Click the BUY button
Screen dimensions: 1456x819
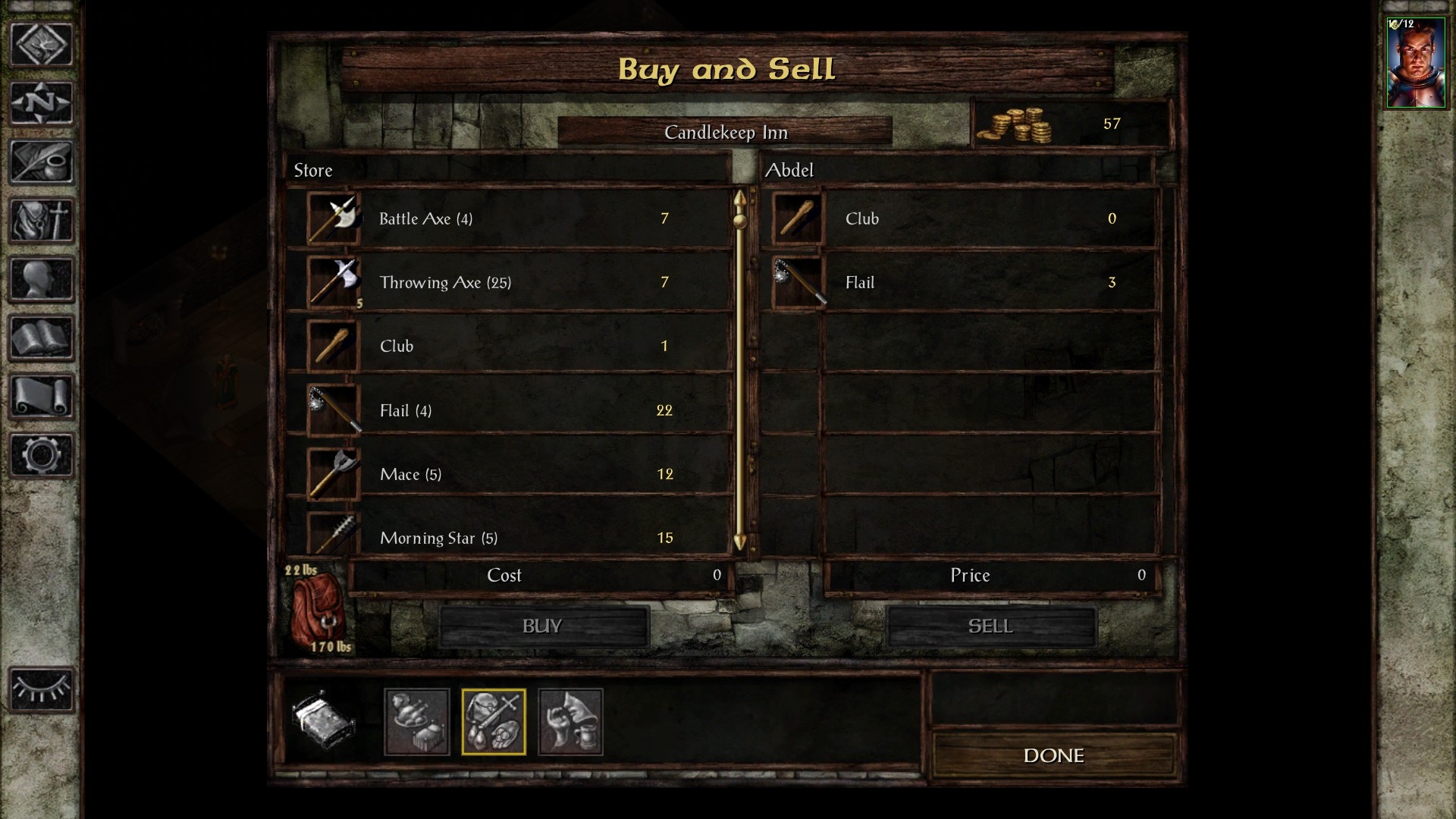(x=543, y=626)
